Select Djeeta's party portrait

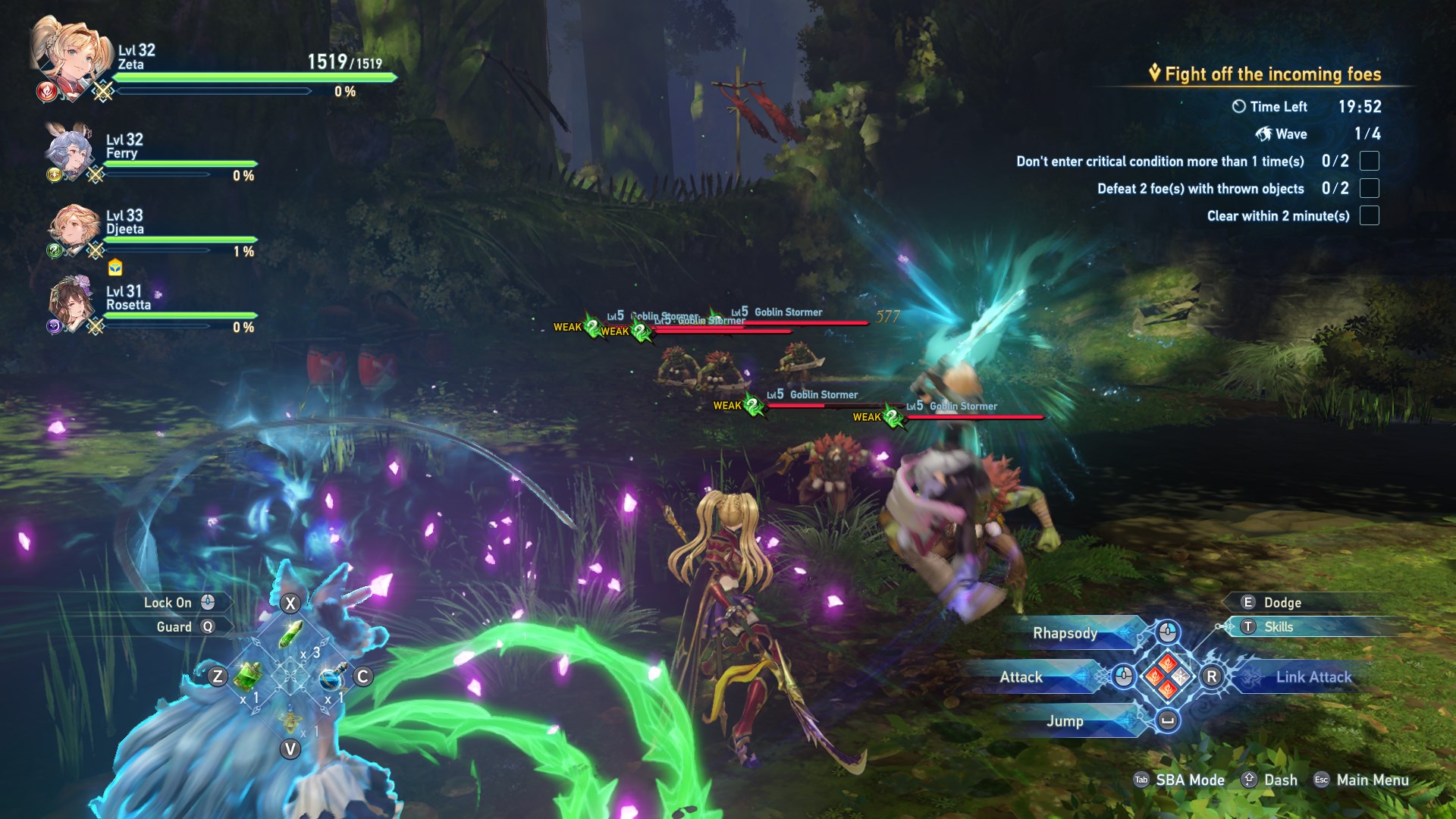(73, 227)
